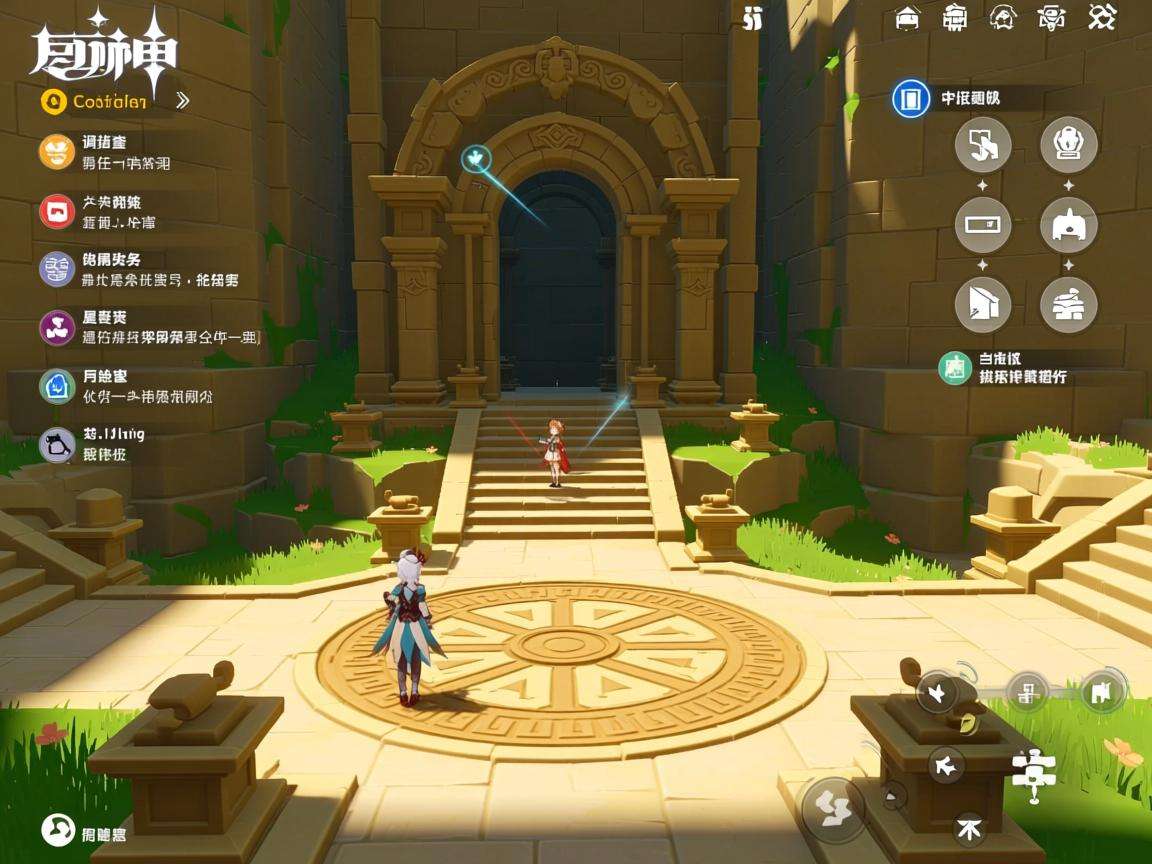Select the gray creature icon entry
The image size is (1152, 864).
tap(57, 444)
